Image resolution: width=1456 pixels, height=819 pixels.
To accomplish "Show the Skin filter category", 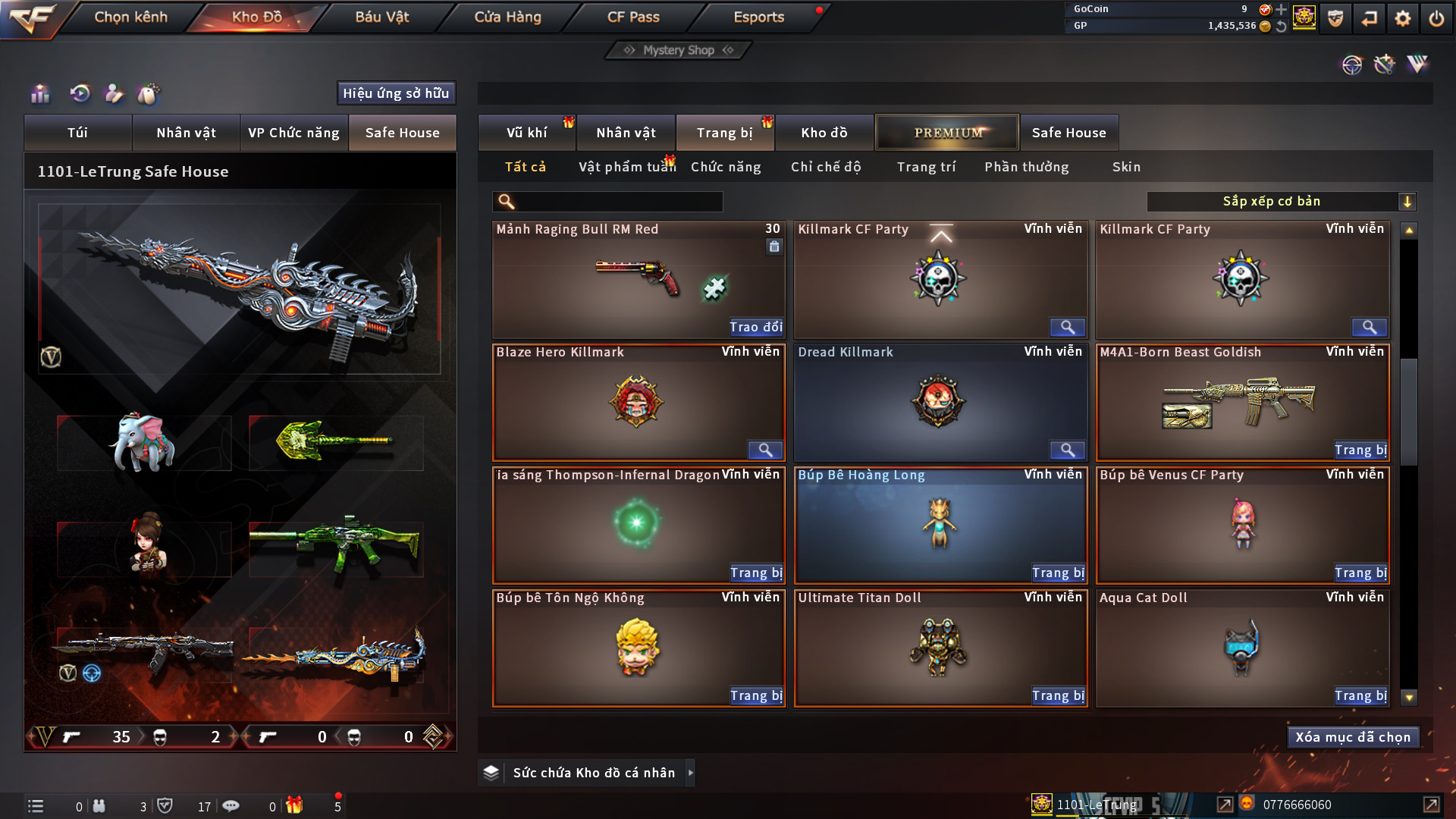I will click(x=1126, y=167).
